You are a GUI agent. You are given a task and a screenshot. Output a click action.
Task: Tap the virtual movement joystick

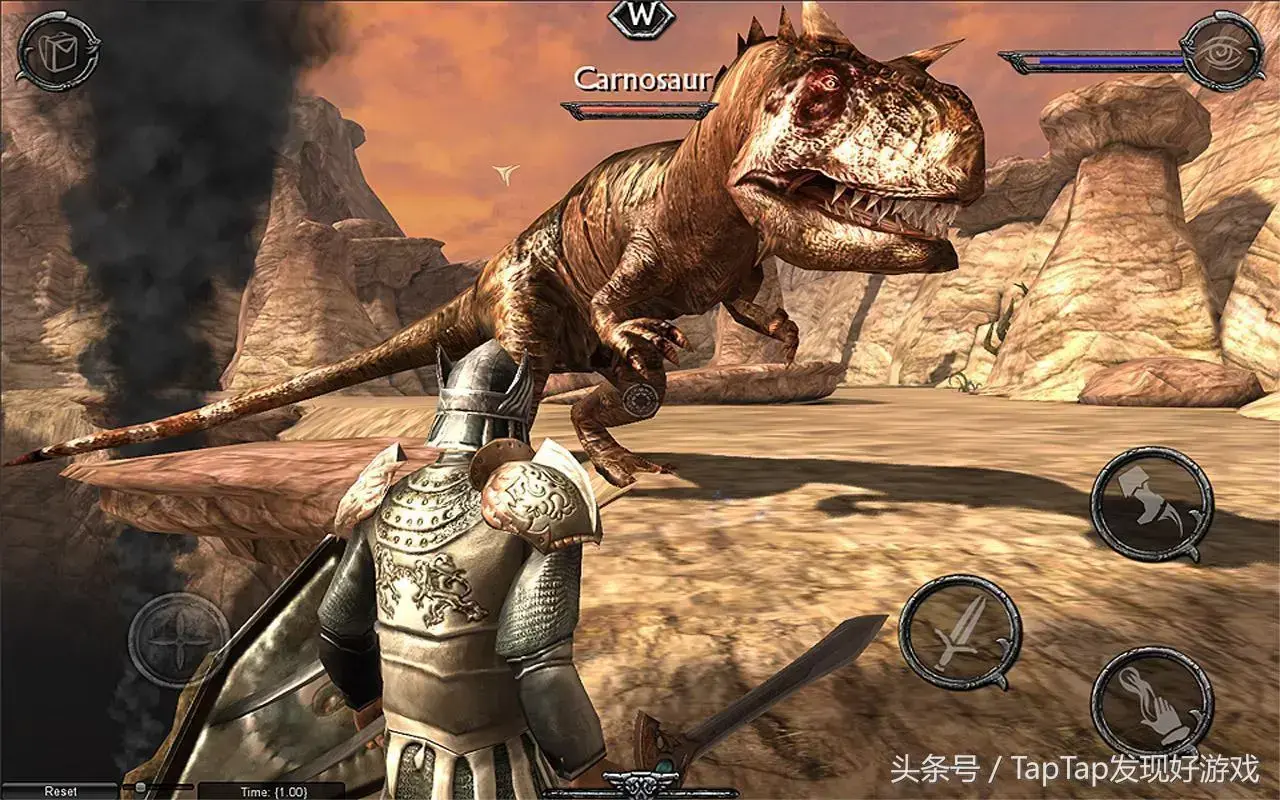(x=178, y=640)
